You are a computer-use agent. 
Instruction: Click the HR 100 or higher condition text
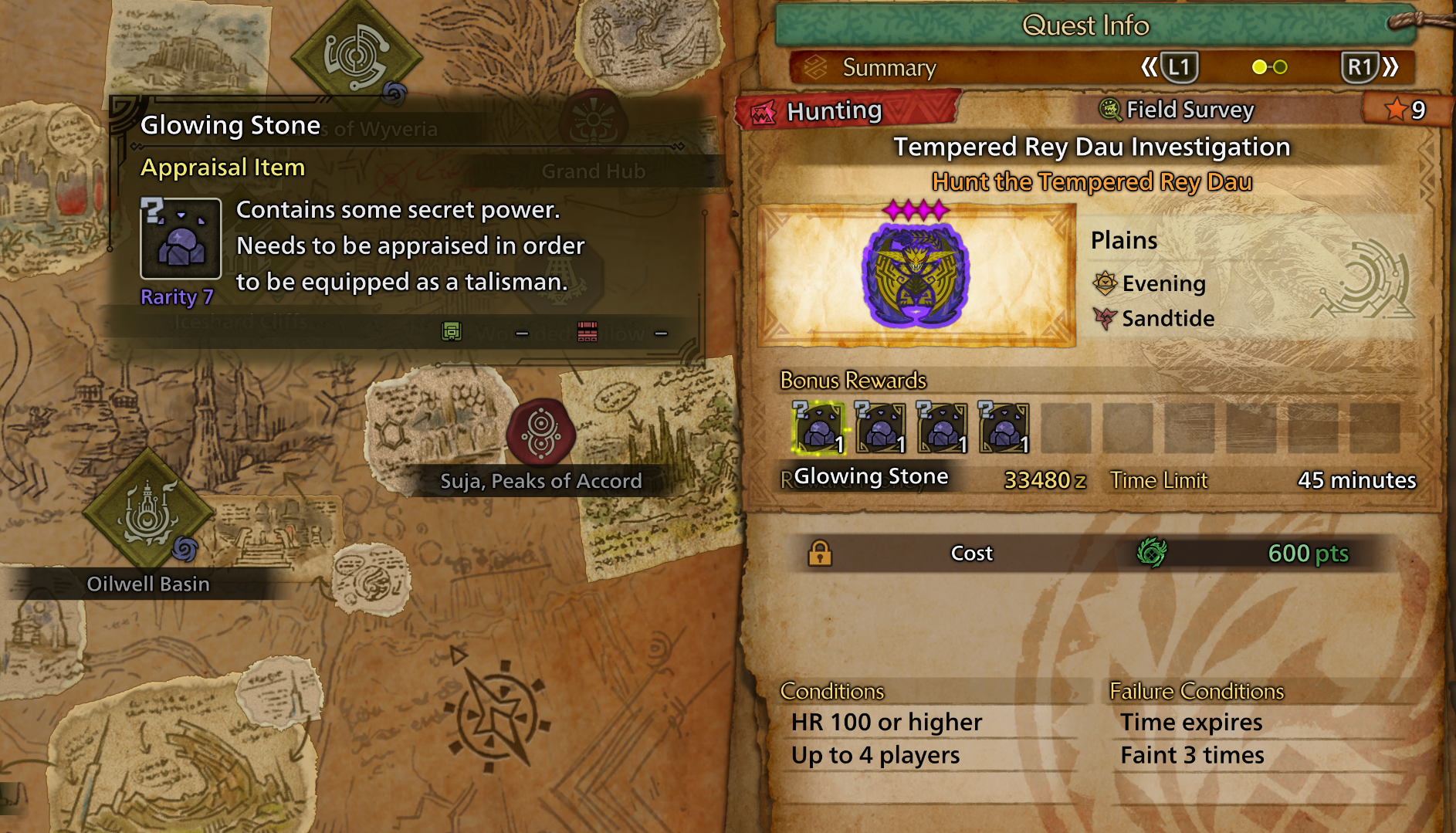(x=885, y=722)
